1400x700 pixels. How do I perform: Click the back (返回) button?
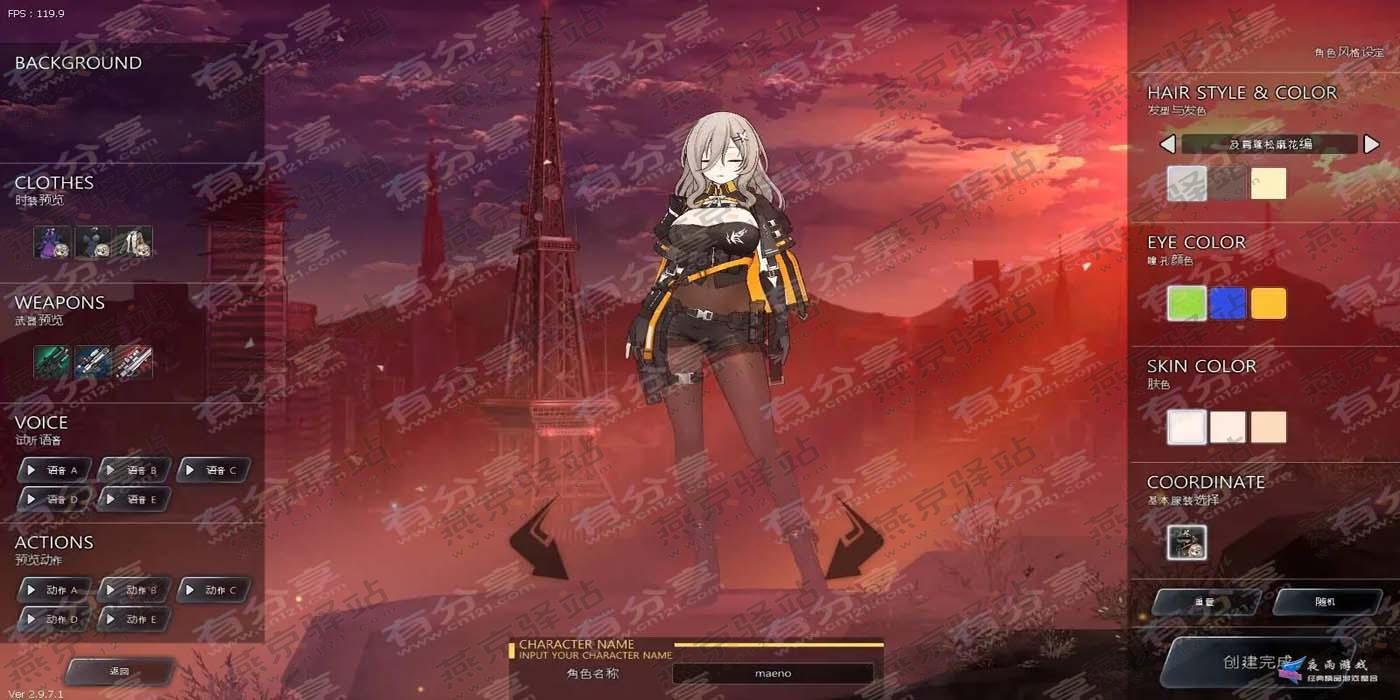pyautogui.click(x=120, y=671)
